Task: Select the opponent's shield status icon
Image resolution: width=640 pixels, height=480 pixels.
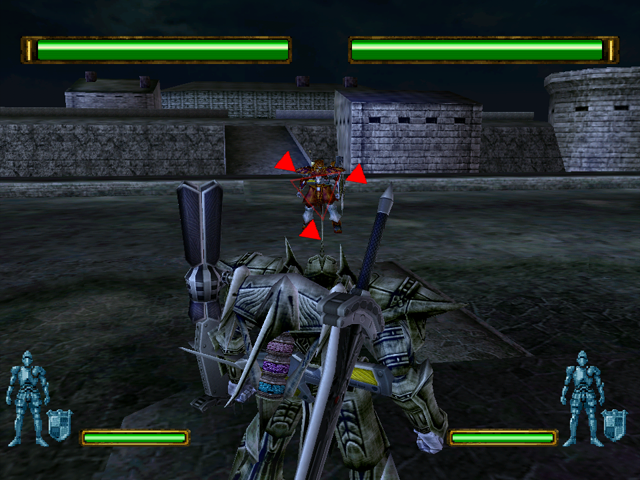Action: pos(613,424)
